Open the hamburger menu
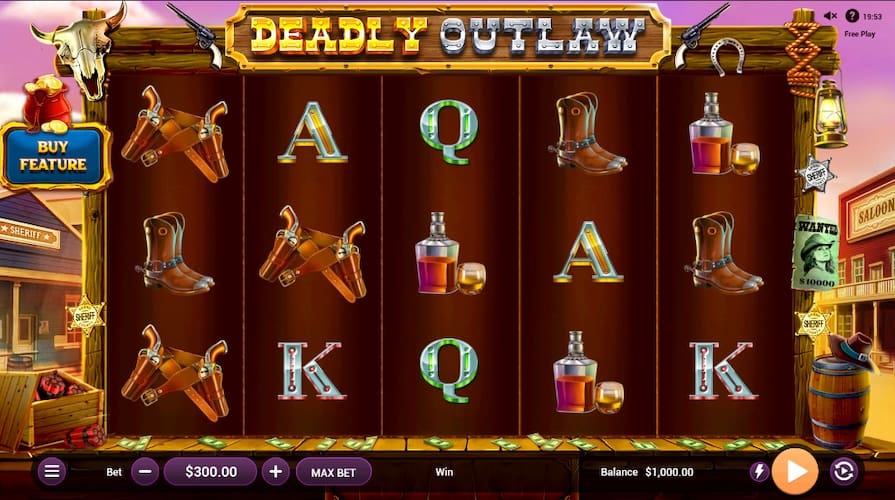 pos(53,471)
